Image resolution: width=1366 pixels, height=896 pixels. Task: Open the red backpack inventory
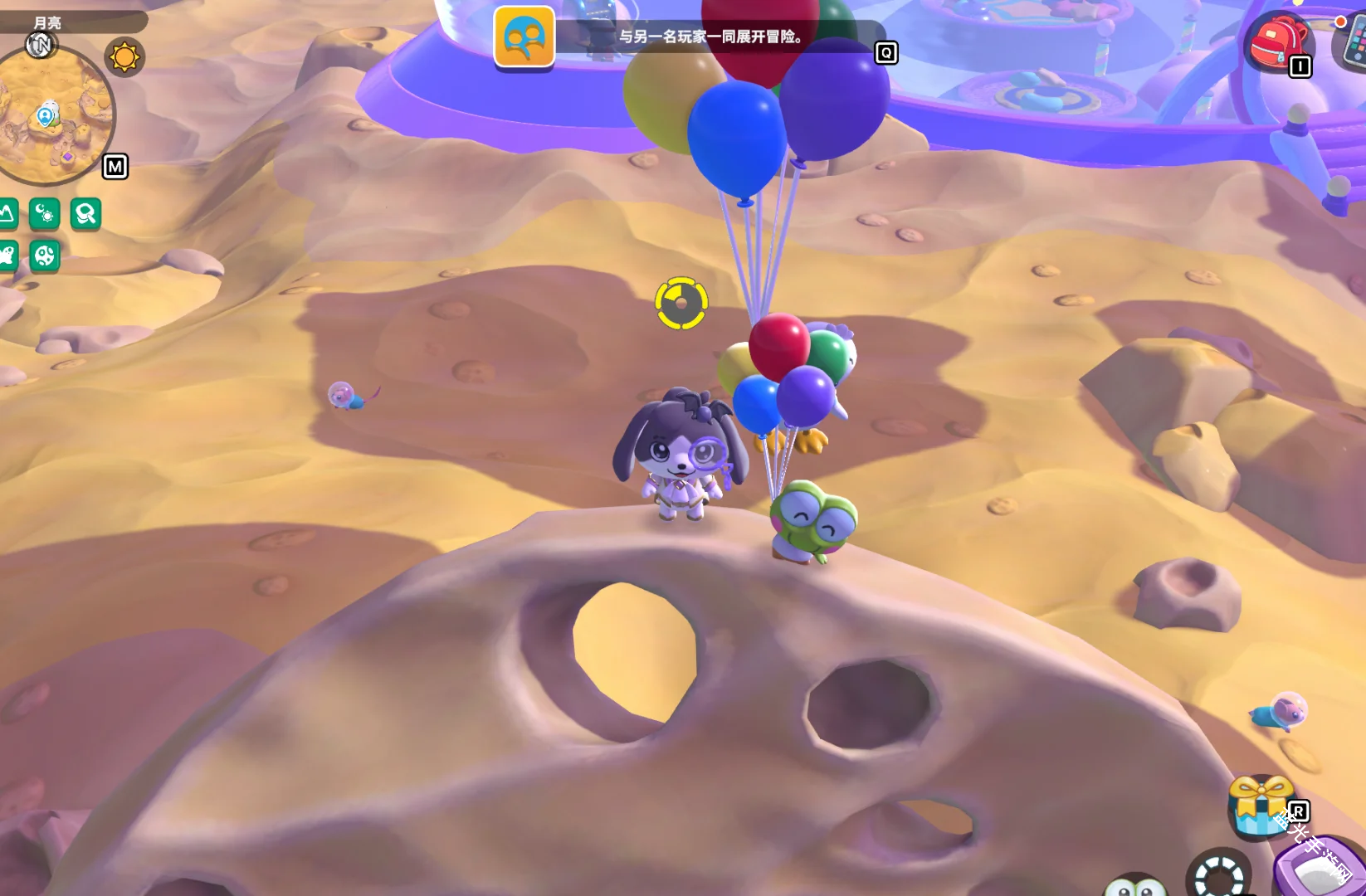click(x=1277, y=41)
